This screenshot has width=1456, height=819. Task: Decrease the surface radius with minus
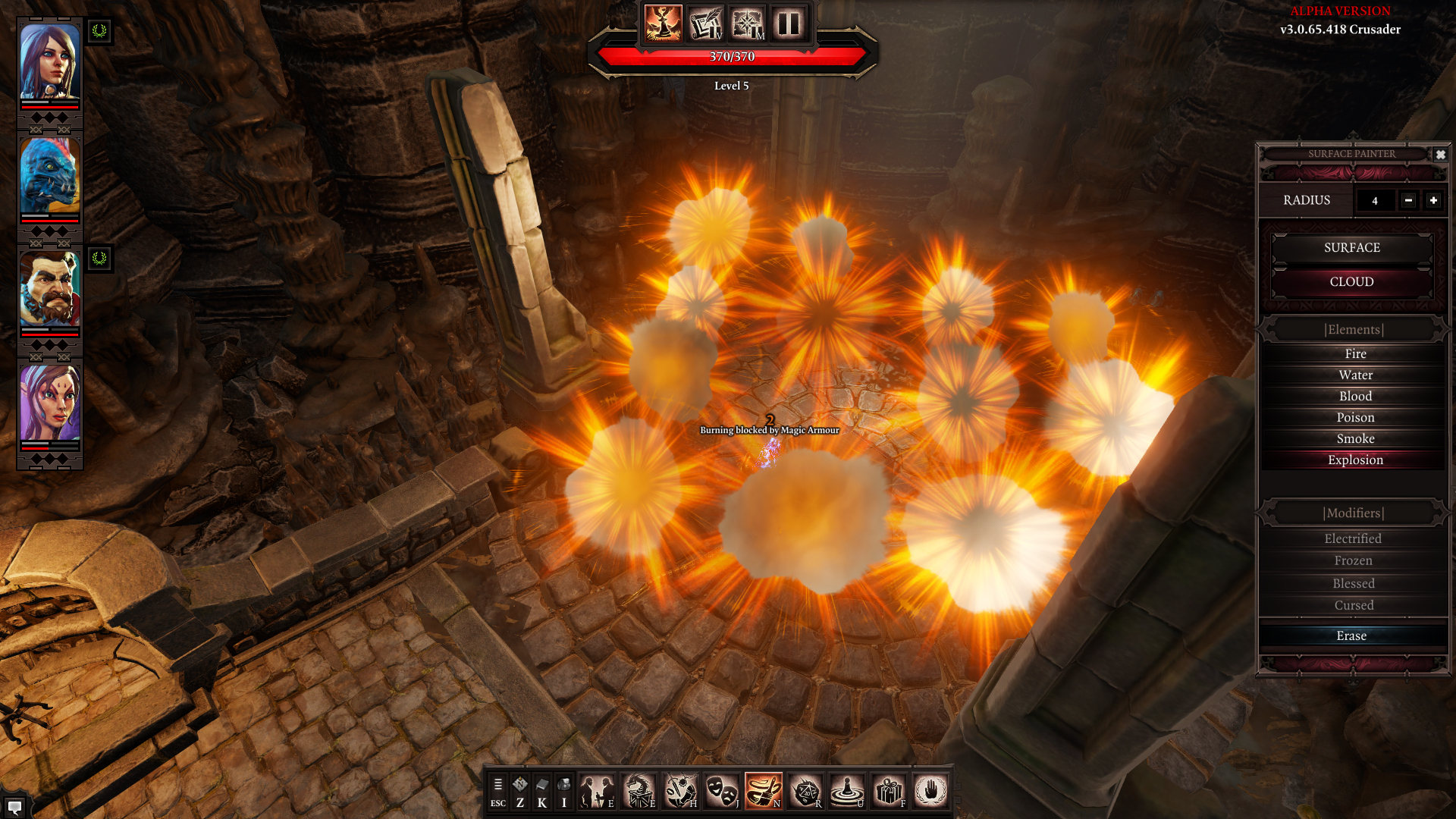pos(1408,200)
